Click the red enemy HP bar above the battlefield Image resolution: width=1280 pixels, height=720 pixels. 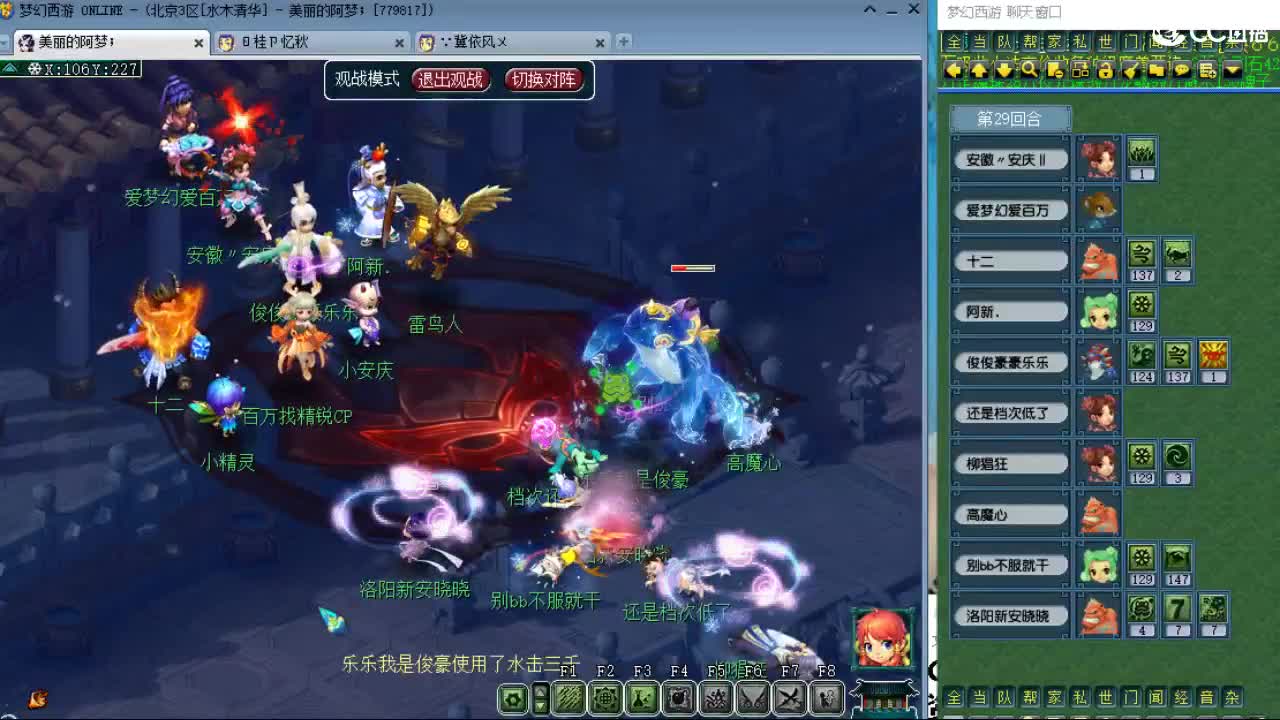pos(693,268)
